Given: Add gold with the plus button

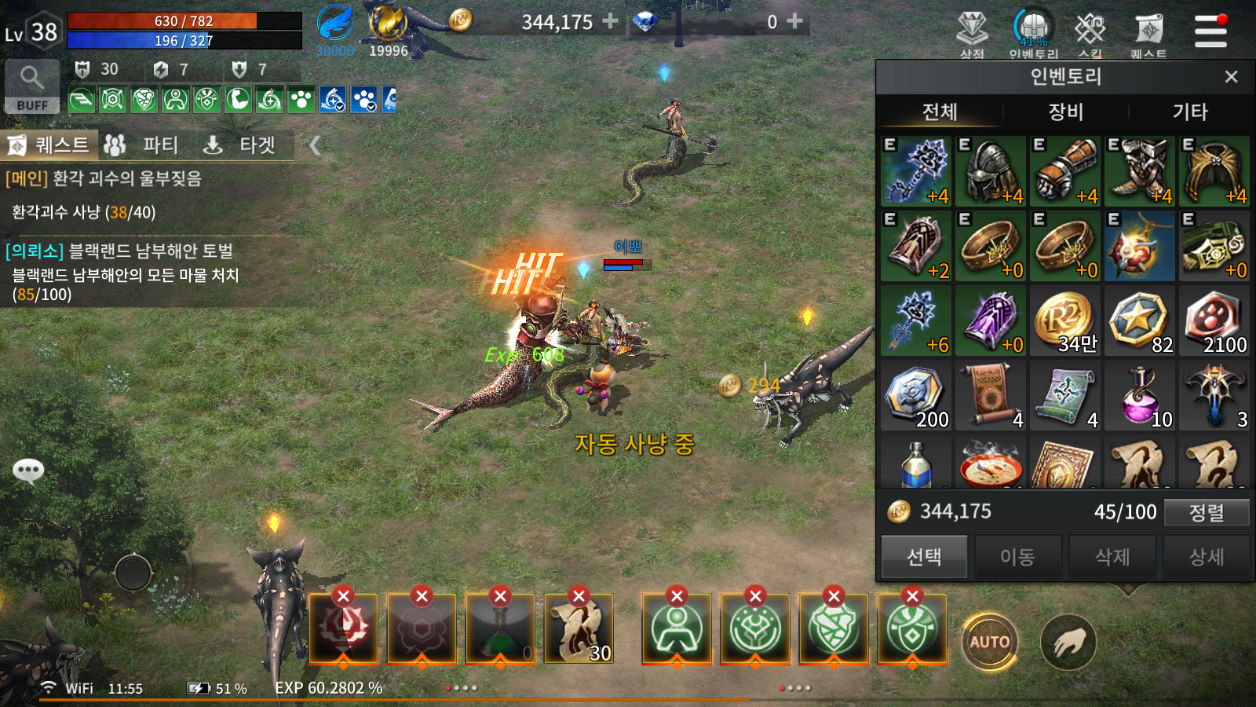Looking at the screenshot, I should coord(610,21).
